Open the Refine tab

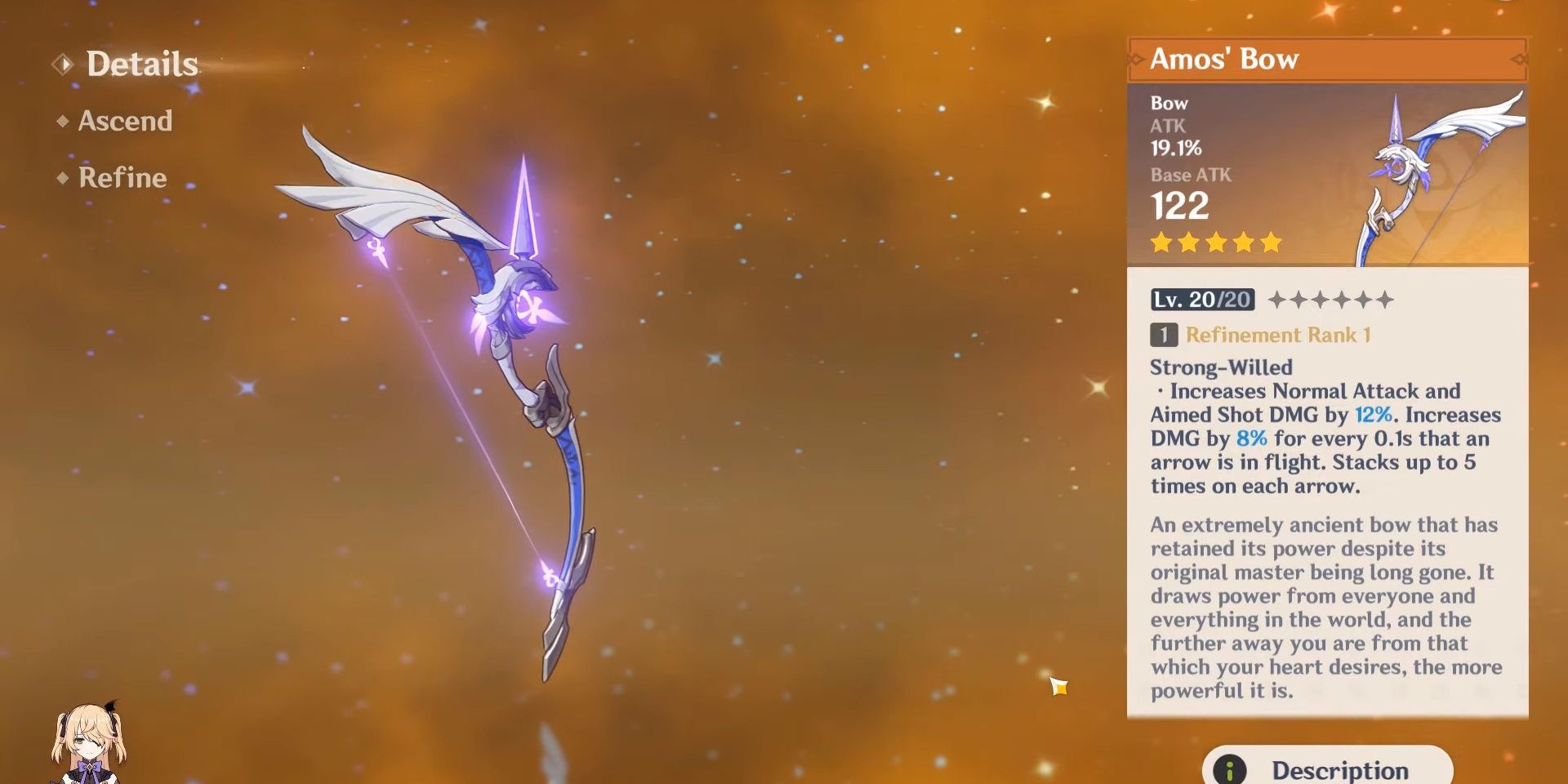coord(122,178)
